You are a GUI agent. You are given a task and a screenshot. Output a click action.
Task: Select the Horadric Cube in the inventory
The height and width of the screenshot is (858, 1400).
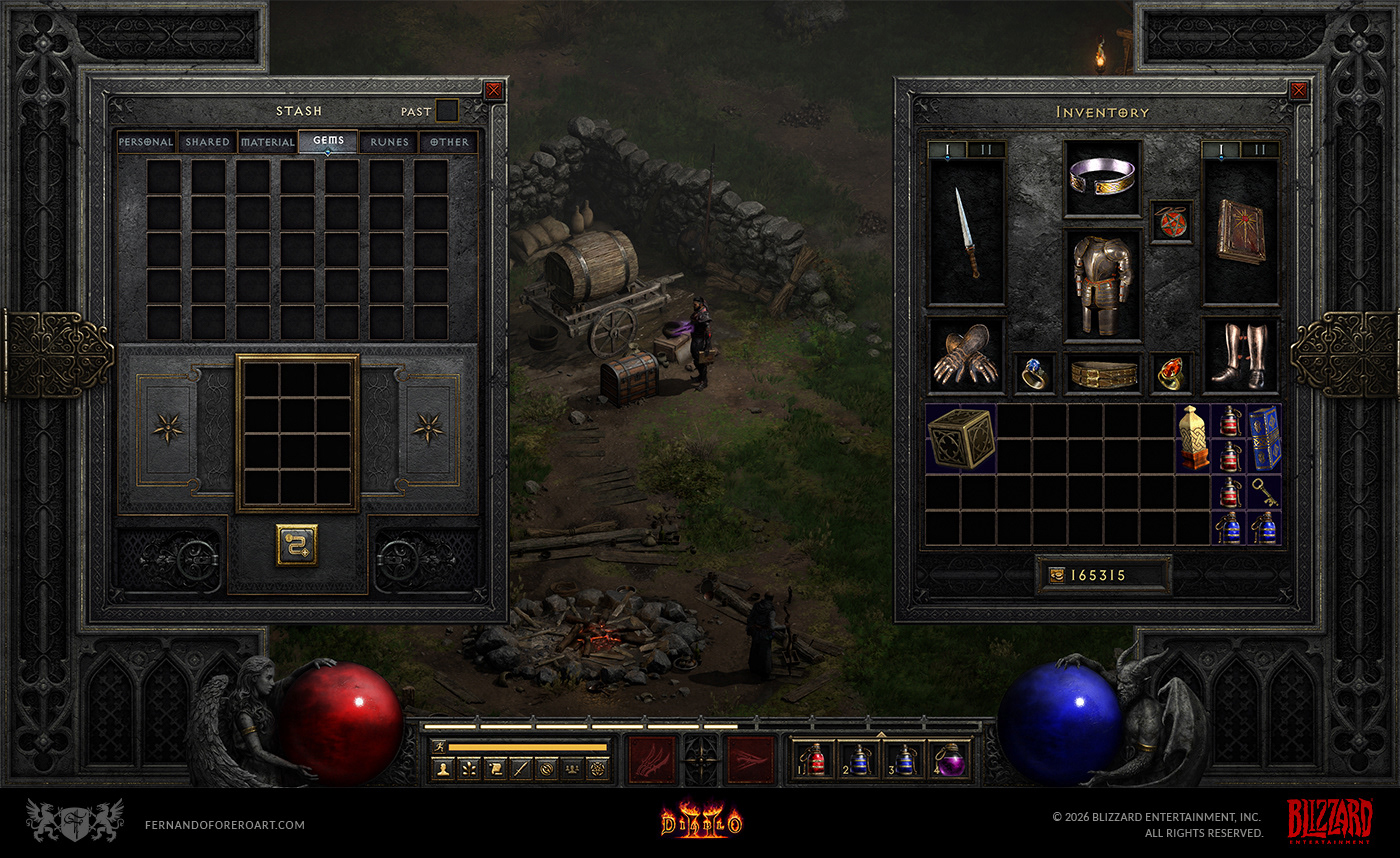point(961,438)
